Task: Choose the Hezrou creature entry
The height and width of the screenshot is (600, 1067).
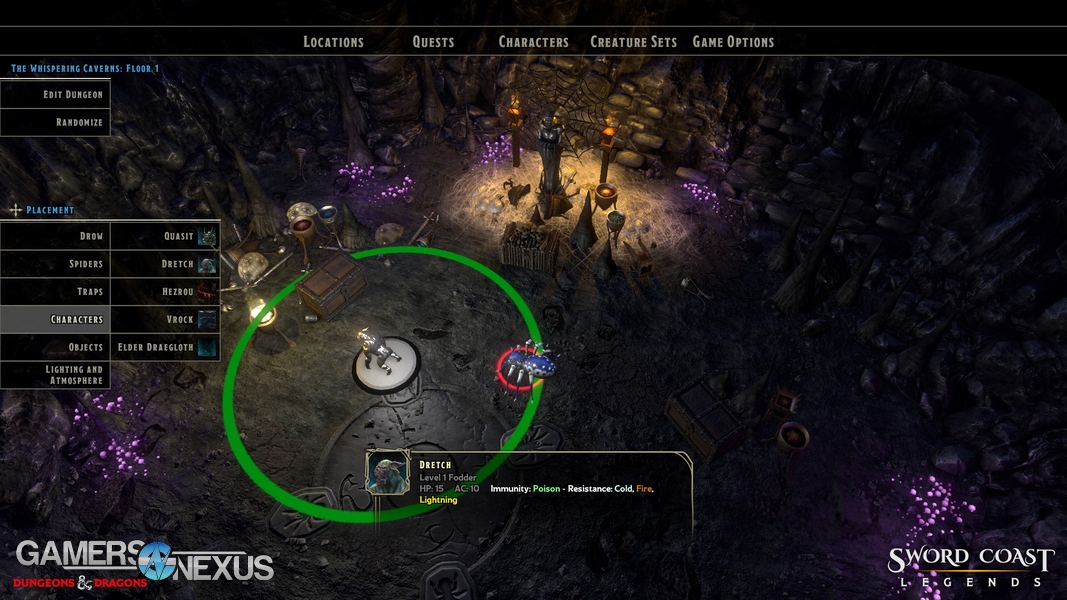Action: click(165, 292)
